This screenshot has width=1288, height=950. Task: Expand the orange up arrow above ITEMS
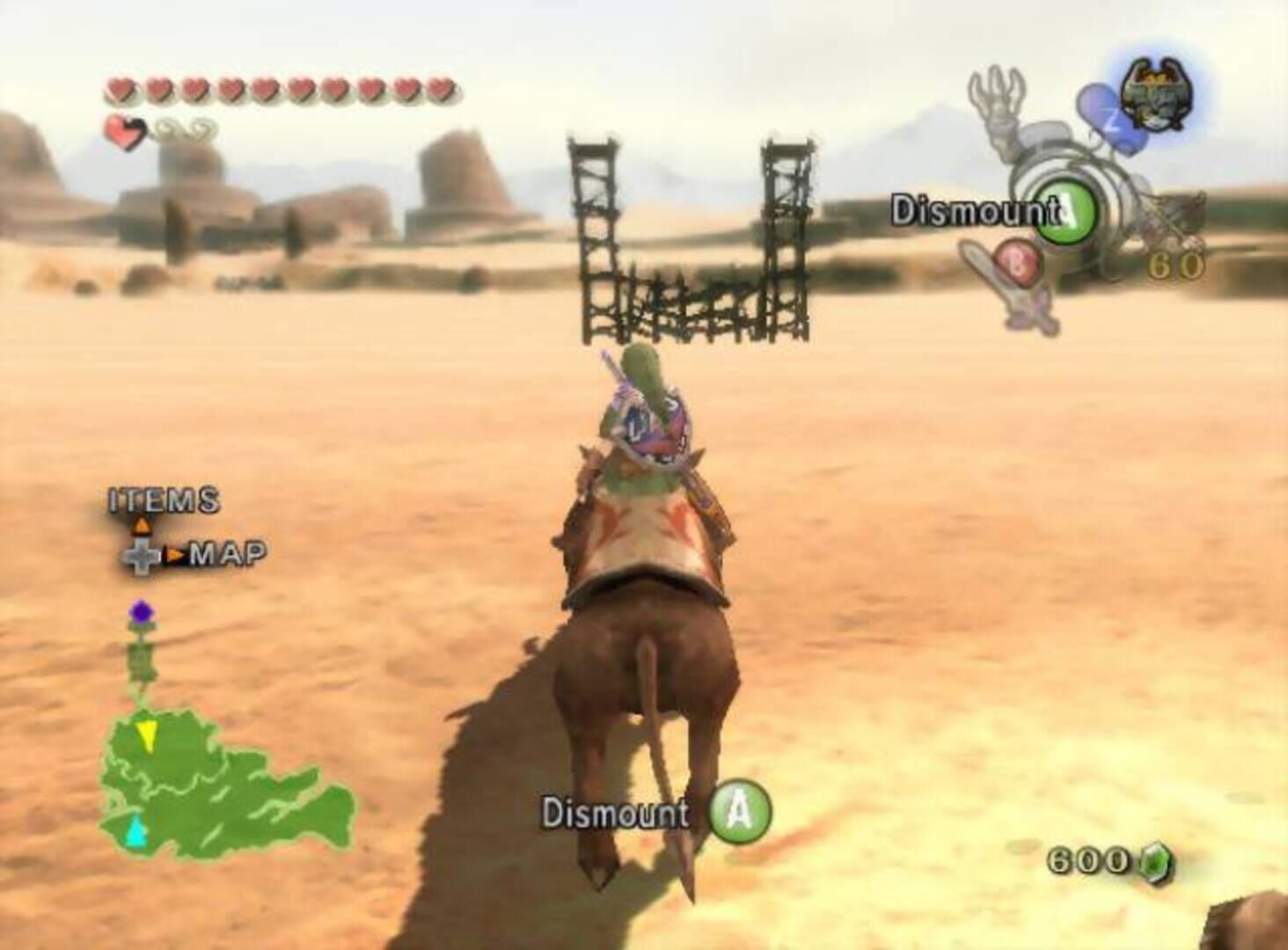(x=143, y=524)
